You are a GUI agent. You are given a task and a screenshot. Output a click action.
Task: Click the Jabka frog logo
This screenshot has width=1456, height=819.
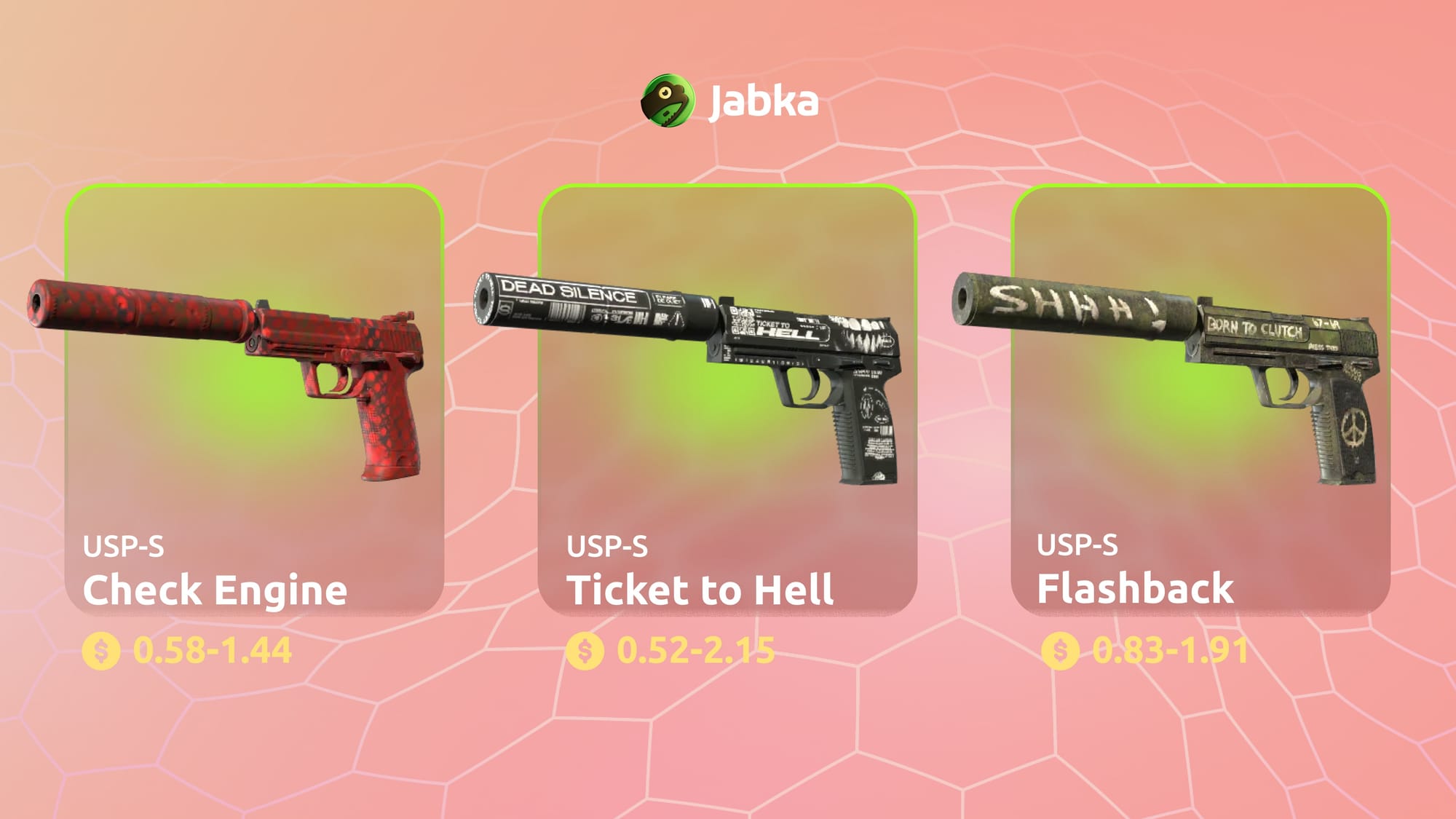[x=667, y=101]
